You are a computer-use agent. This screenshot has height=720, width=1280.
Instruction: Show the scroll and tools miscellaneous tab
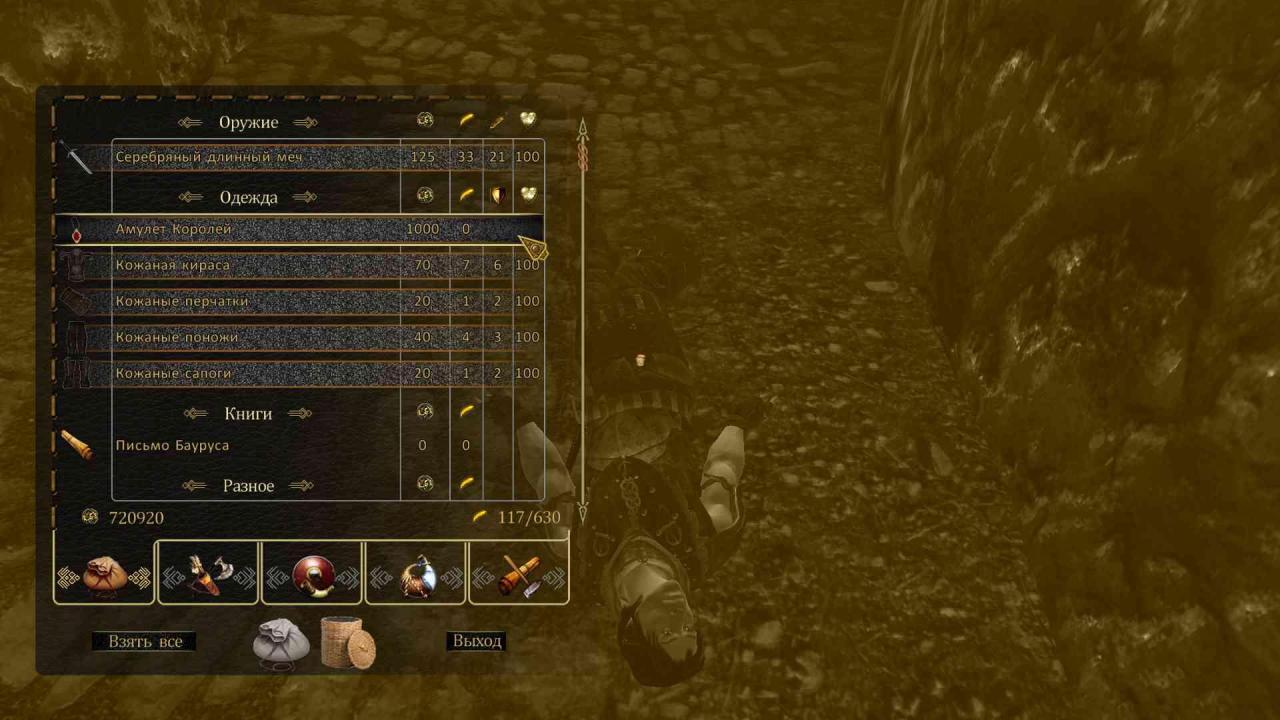519,573
